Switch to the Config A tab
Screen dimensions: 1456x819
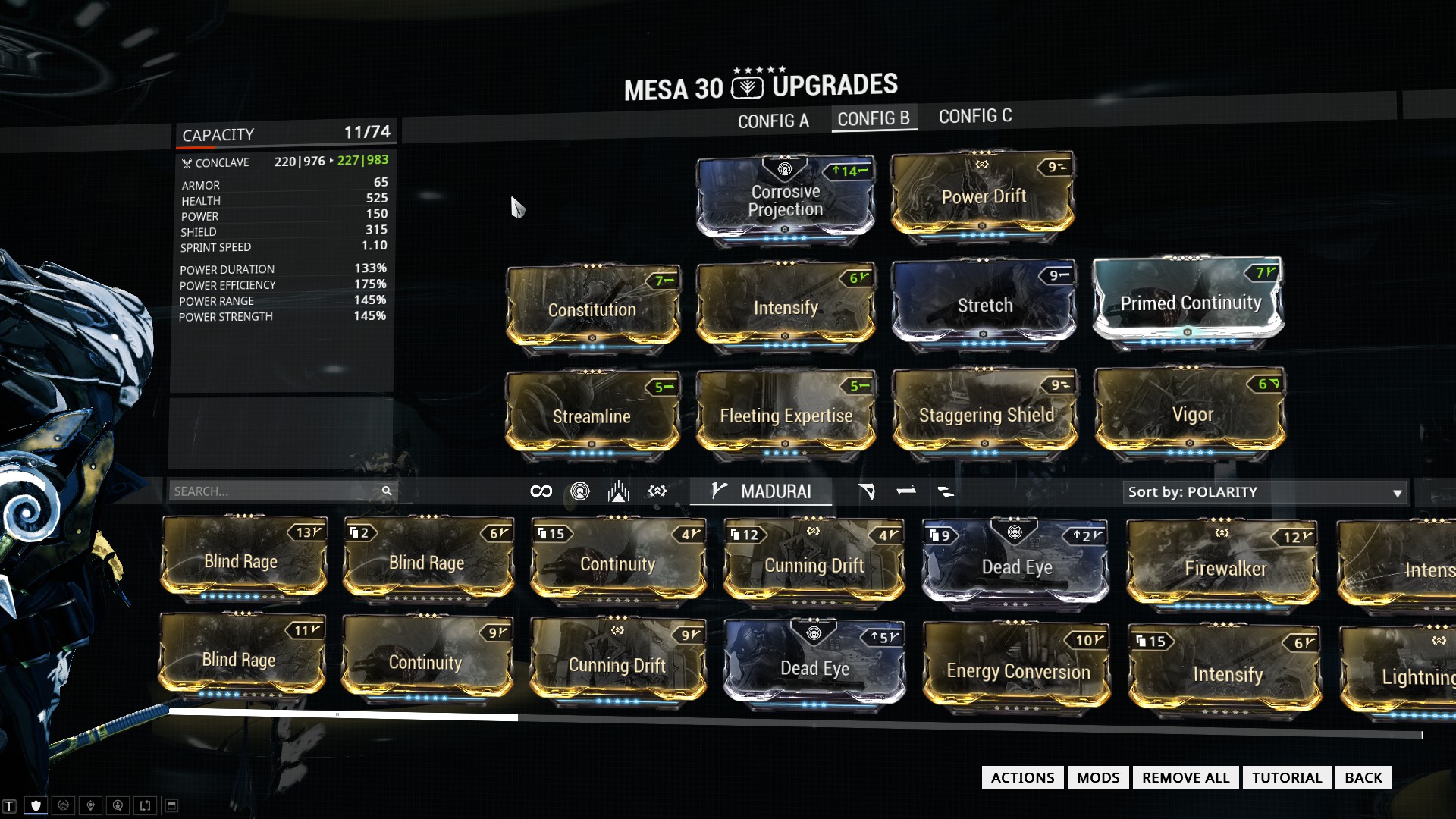[773, 121]
